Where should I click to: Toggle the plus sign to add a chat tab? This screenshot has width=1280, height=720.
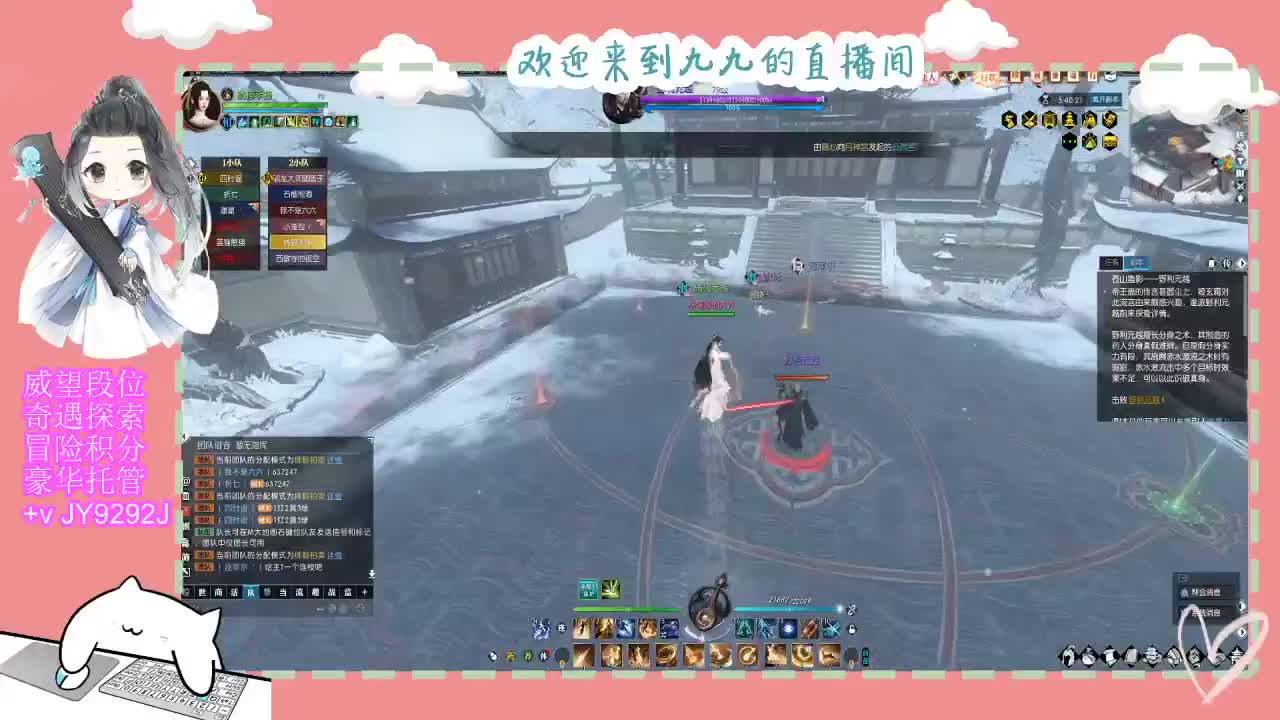364,591
